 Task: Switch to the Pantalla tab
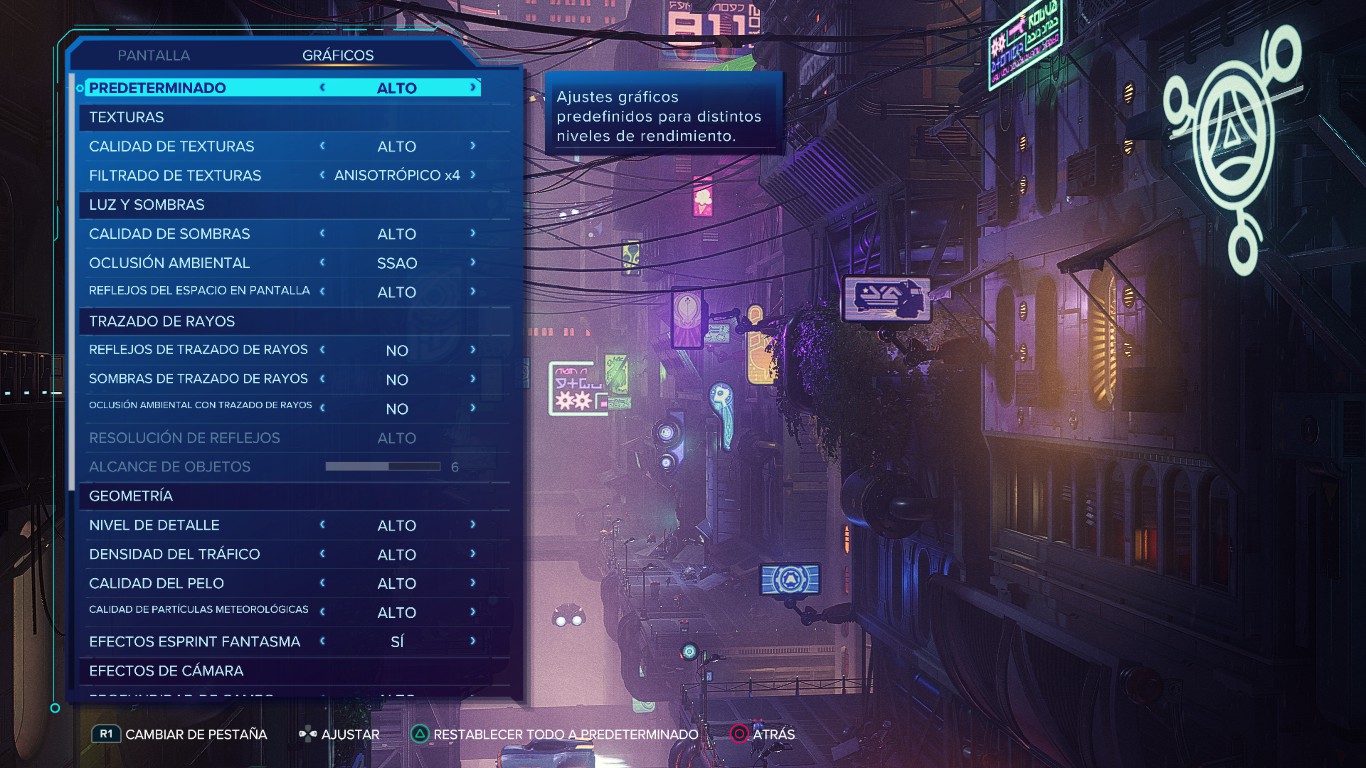pos(153,56)
